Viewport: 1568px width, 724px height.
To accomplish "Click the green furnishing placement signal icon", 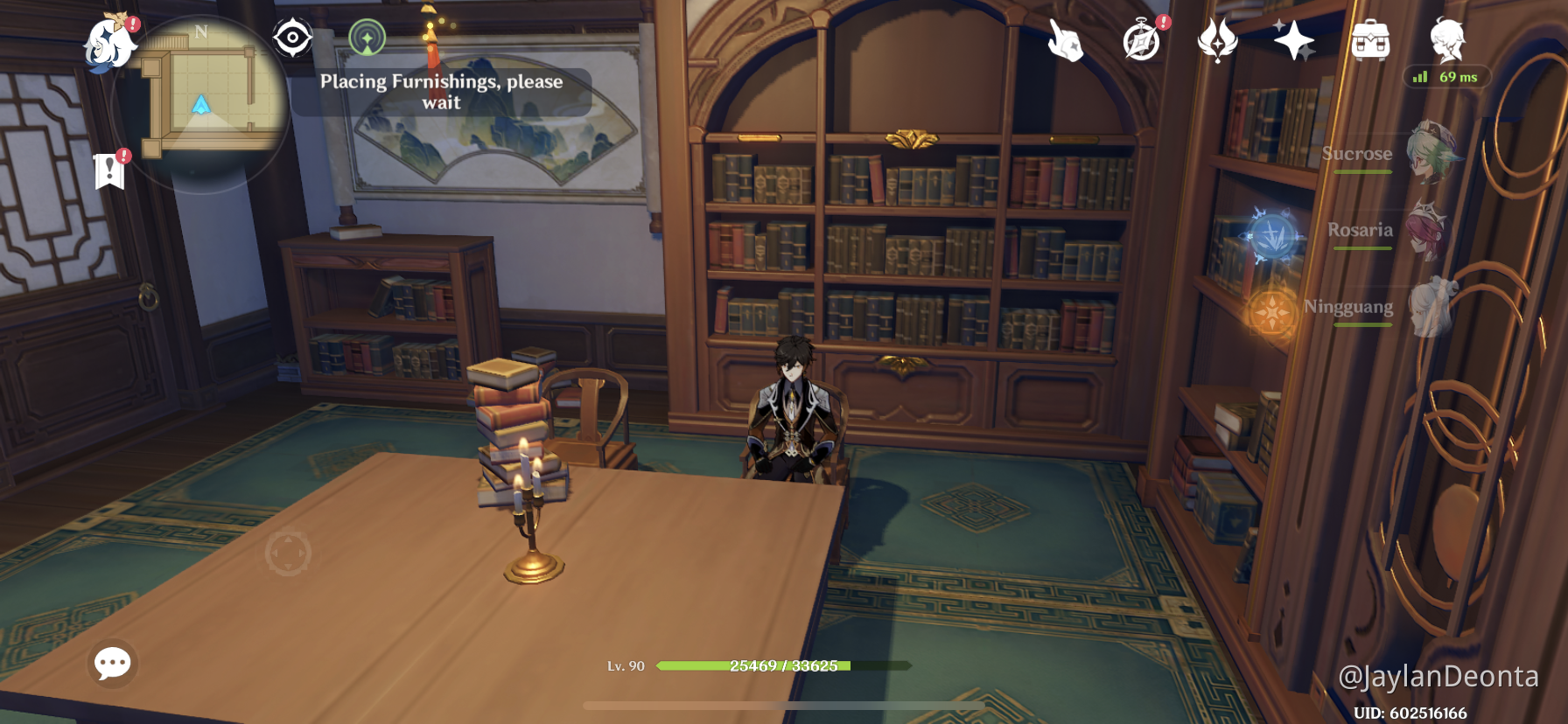I will [368, 38].
